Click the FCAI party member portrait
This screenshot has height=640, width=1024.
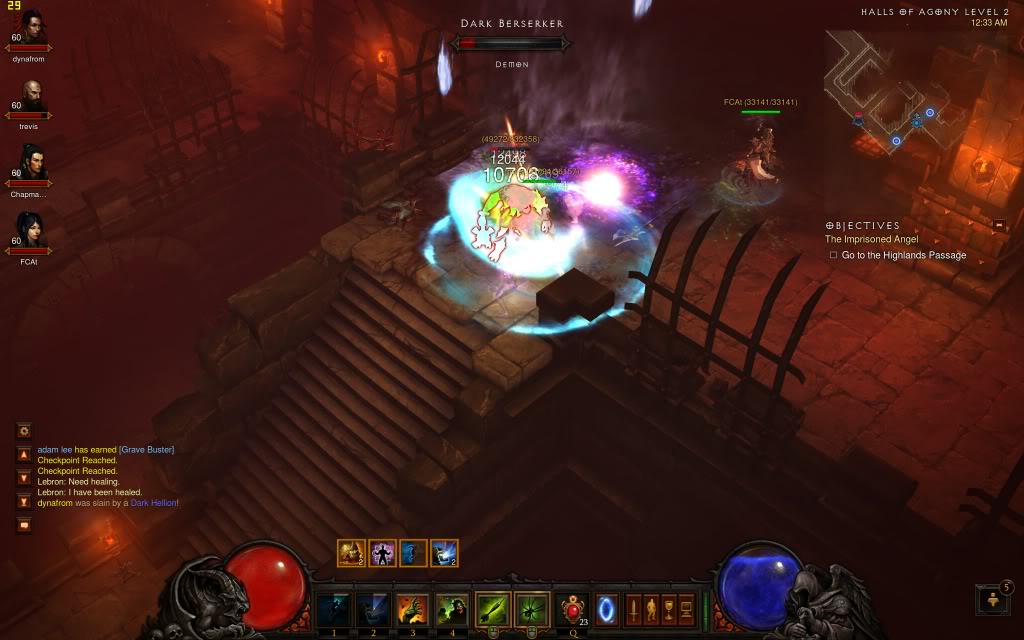click(x=31, y=232)
